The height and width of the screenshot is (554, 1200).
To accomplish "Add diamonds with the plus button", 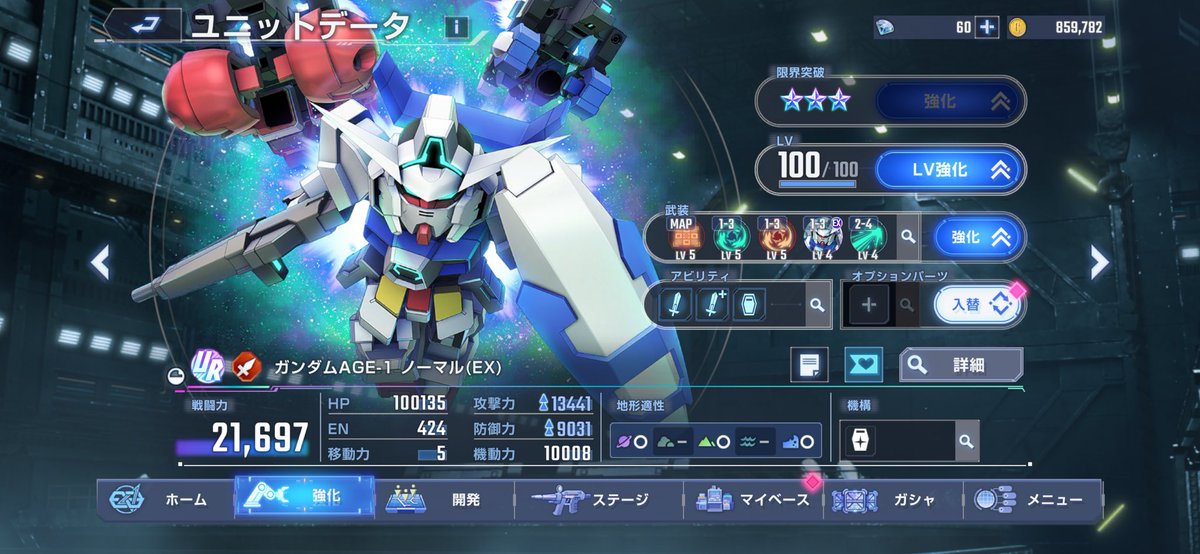I will (x=987, y=27).
